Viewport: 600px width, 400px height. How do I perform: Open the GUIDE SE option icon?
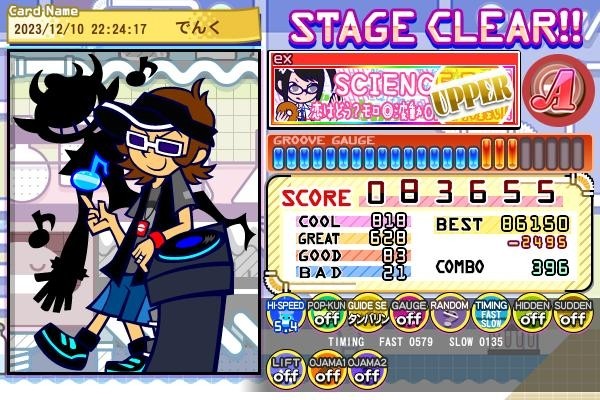coord(367,318)
